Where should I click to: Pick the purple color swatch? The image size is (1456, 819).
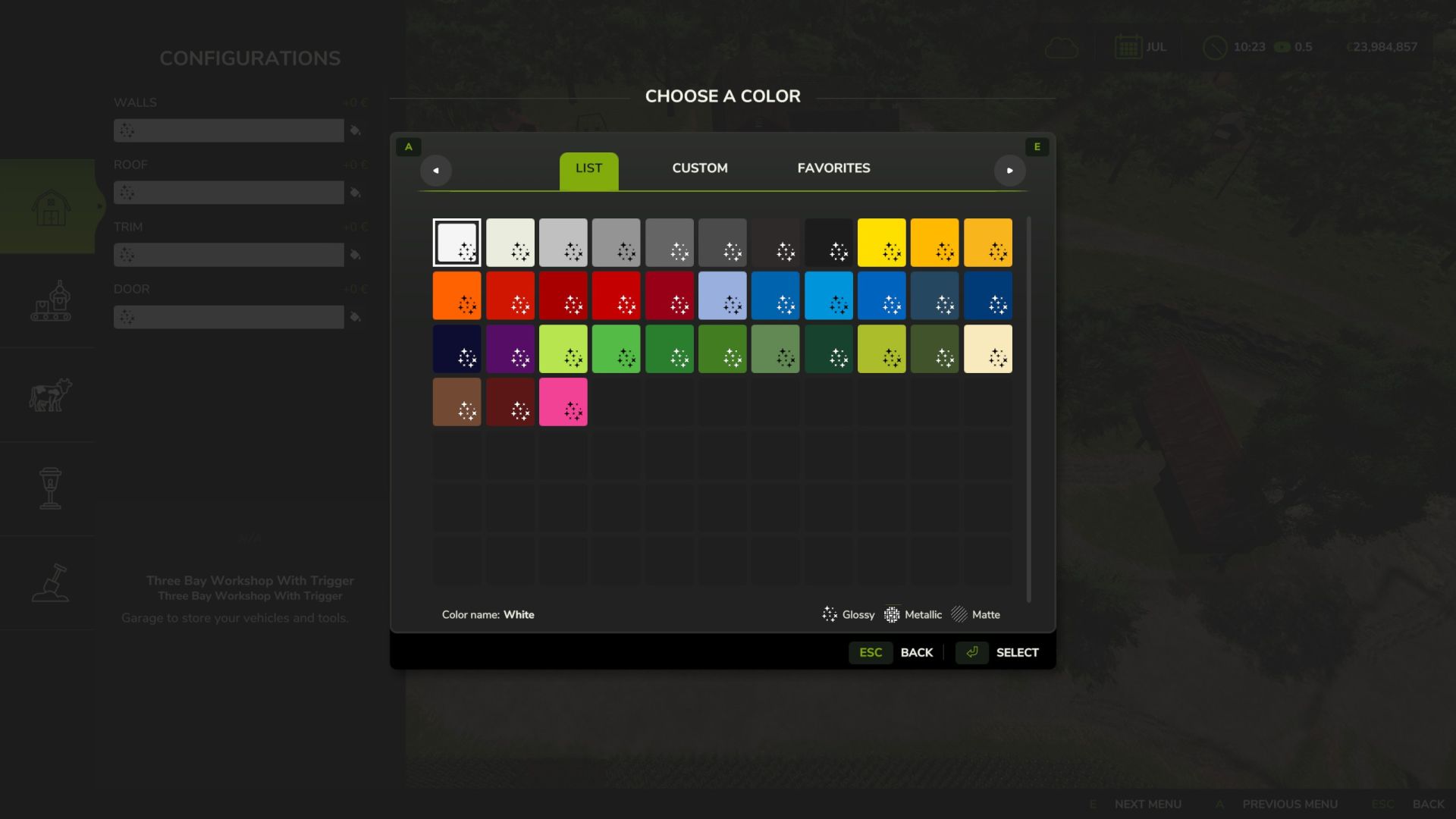click(510, 349)
